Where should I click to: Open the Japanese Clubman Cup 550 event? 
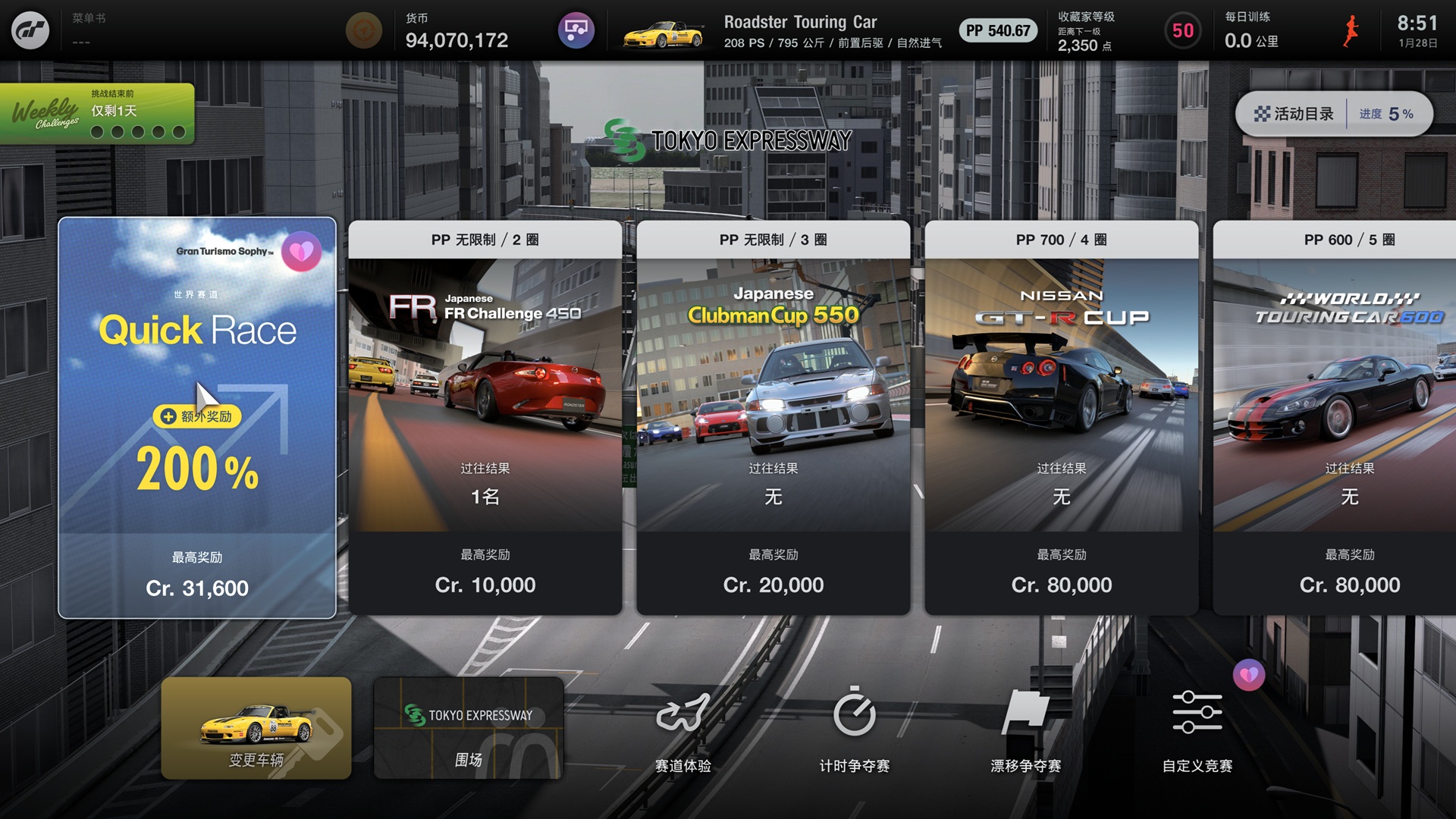tap(773, 417)
